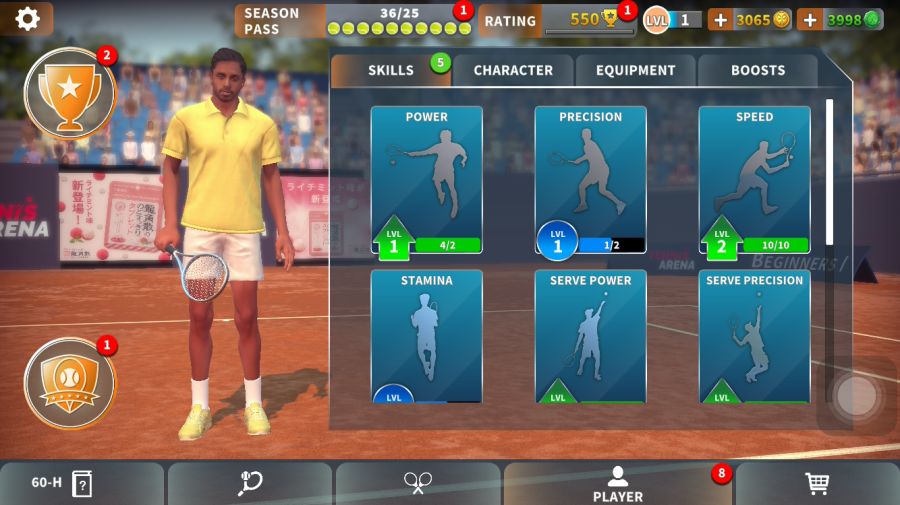Screen dimensions: 900x505
Task: Upgrade the Power skill card
Action: (x=426, y=180)
